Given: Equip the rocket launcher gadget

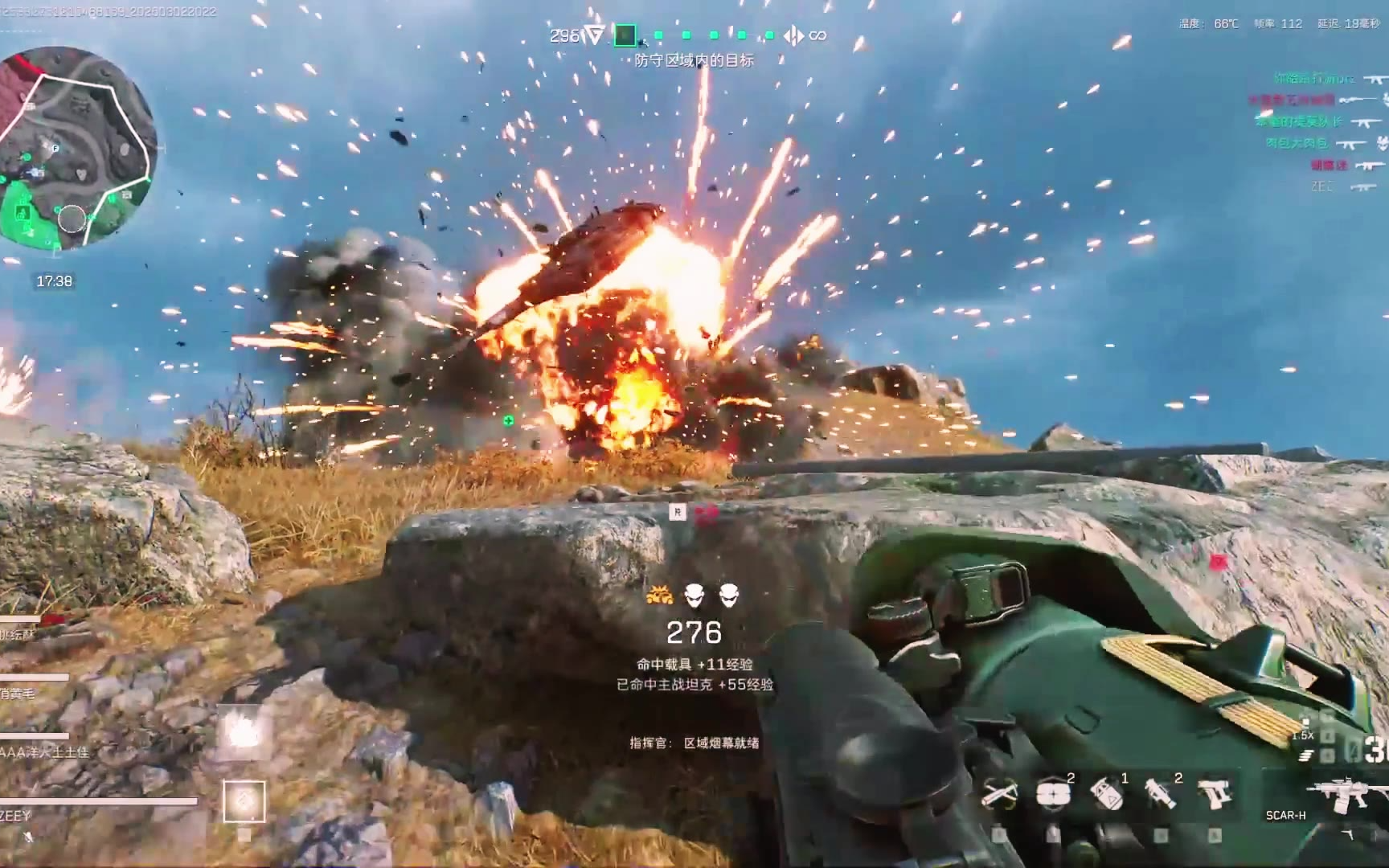Looking at the screenshot, I should coord(1158,794).
